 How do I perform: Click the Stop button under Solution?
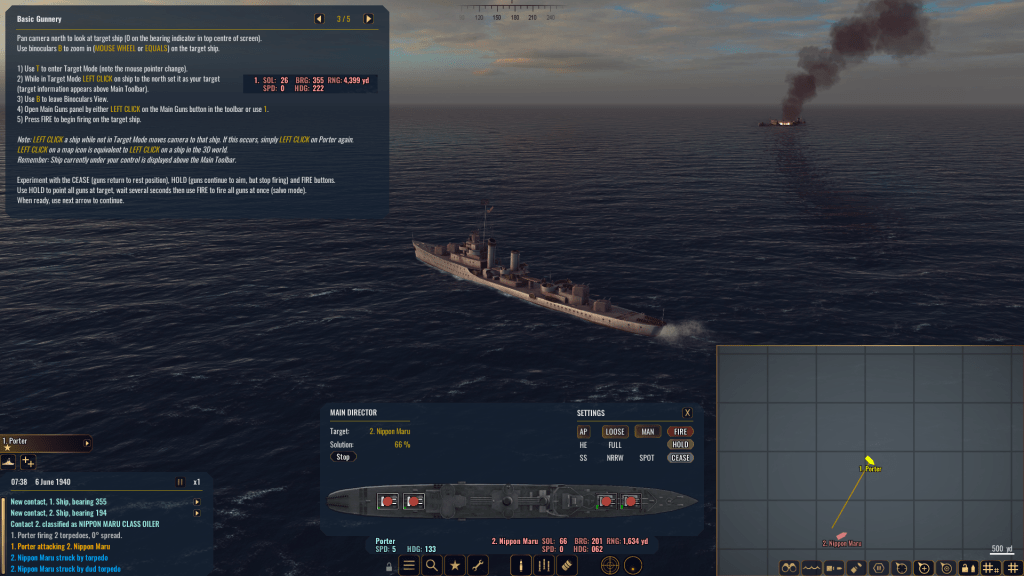pyautogui.click(x=343, y=456)
